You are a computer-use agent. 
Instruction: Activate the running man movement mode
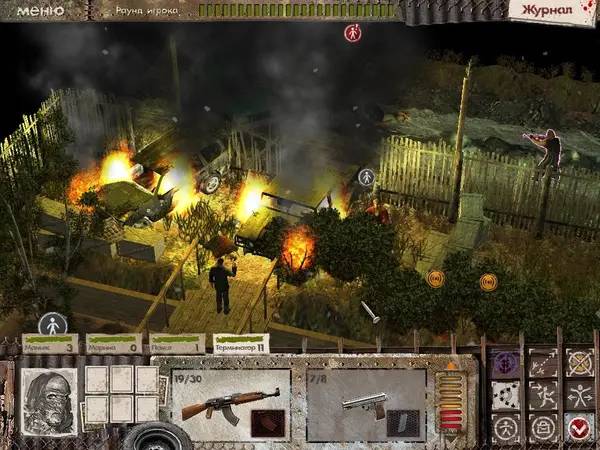pos(543,396)
